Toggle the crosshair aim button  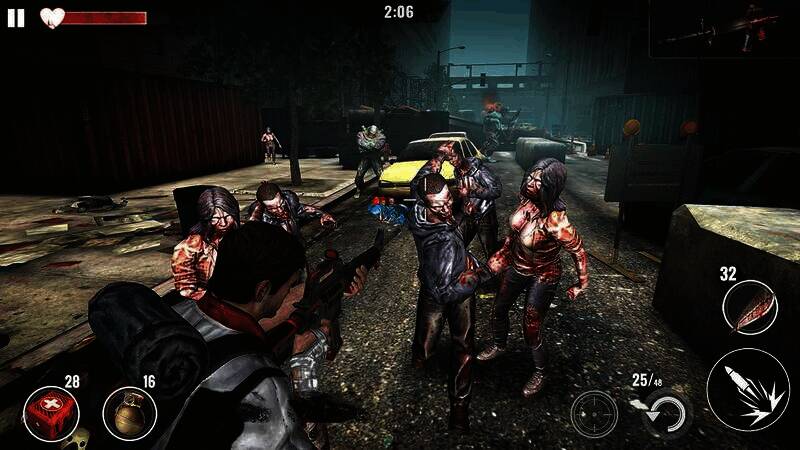[594, 414]
